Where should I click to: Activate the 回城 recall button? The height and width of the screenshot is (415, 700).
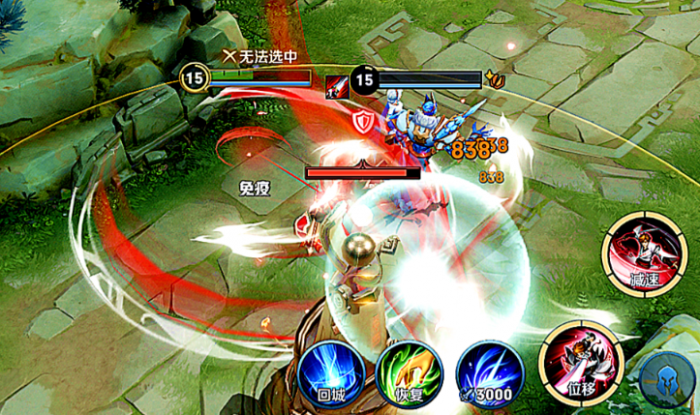coord(329,373)
